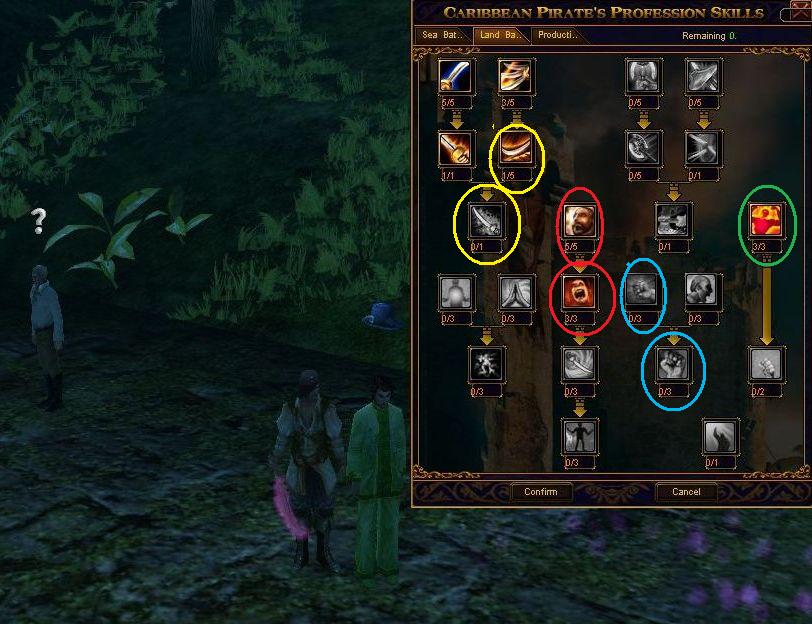The image size is (812, 624).
Task: Pick the greyed clenched fist skill
Action: click(674, 364)
